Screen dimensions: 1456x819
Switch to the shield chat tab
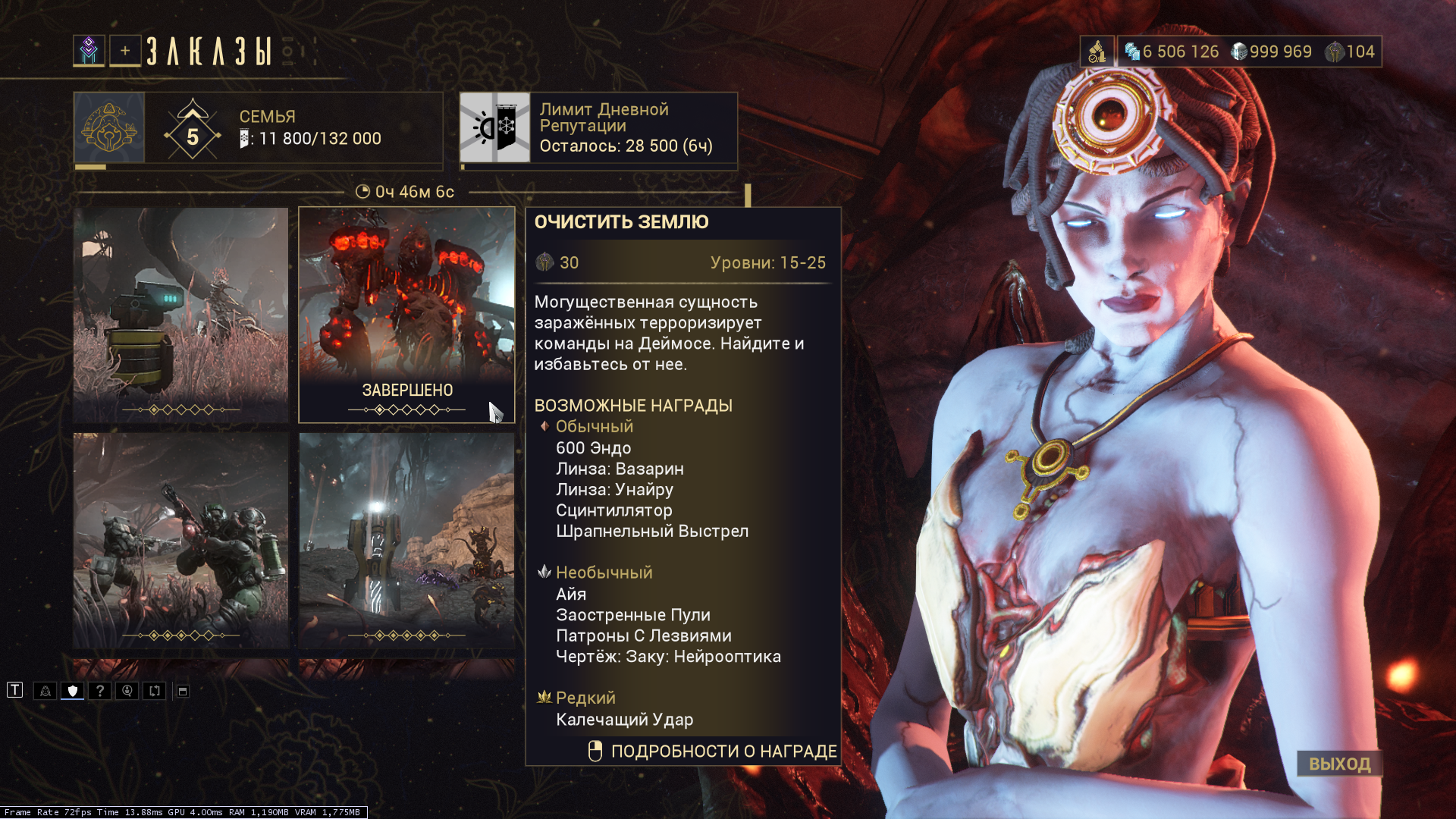pyautogui.click(x=73, y=691)
